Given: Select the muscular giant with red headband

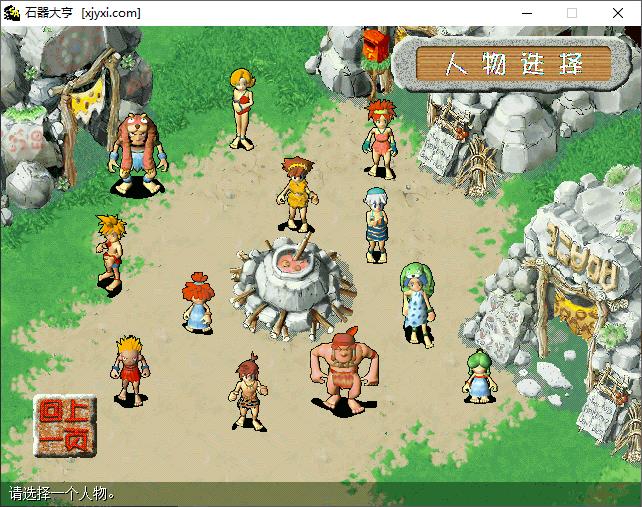Looking at the screenshot, I should click(343, 370).
